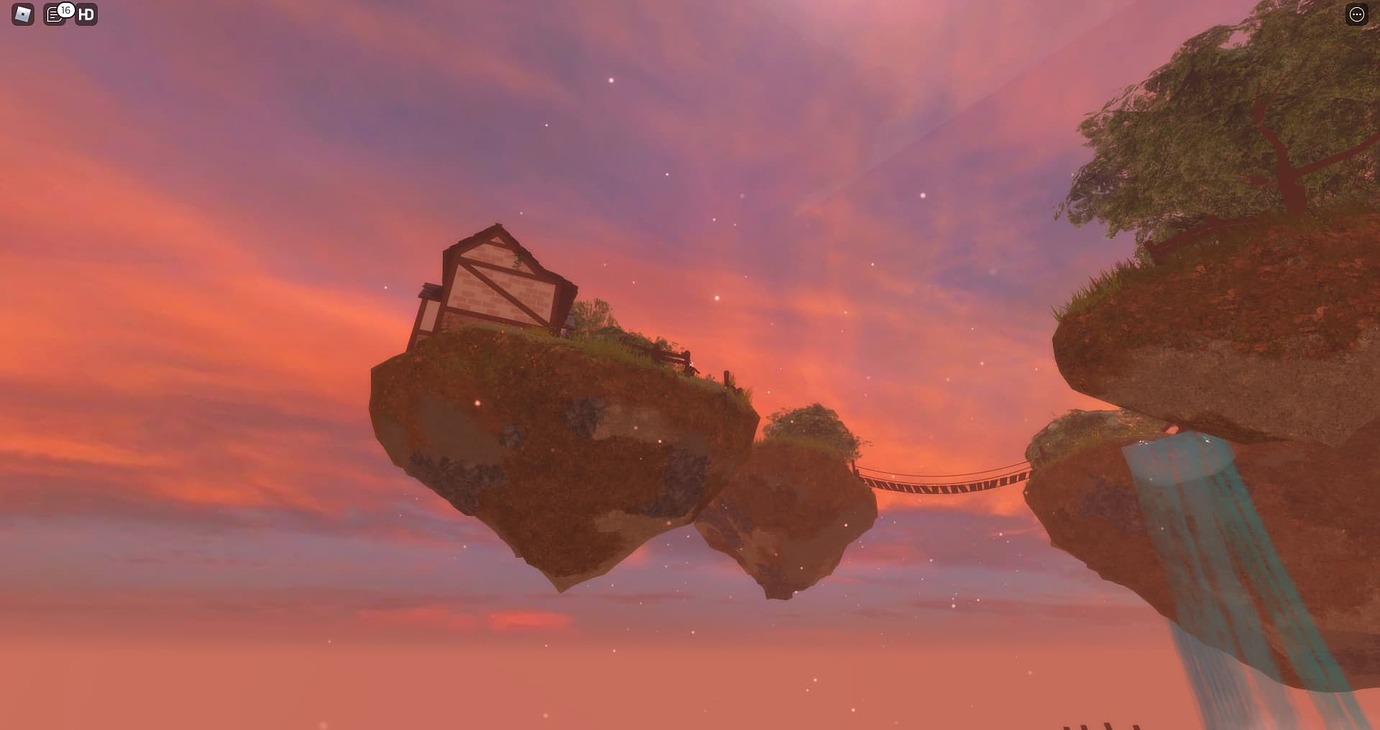The width and height of the screenshot is (1380, 730).
Task: Click the ellipsis button in the top-right corner
Action: point(1357,13)
